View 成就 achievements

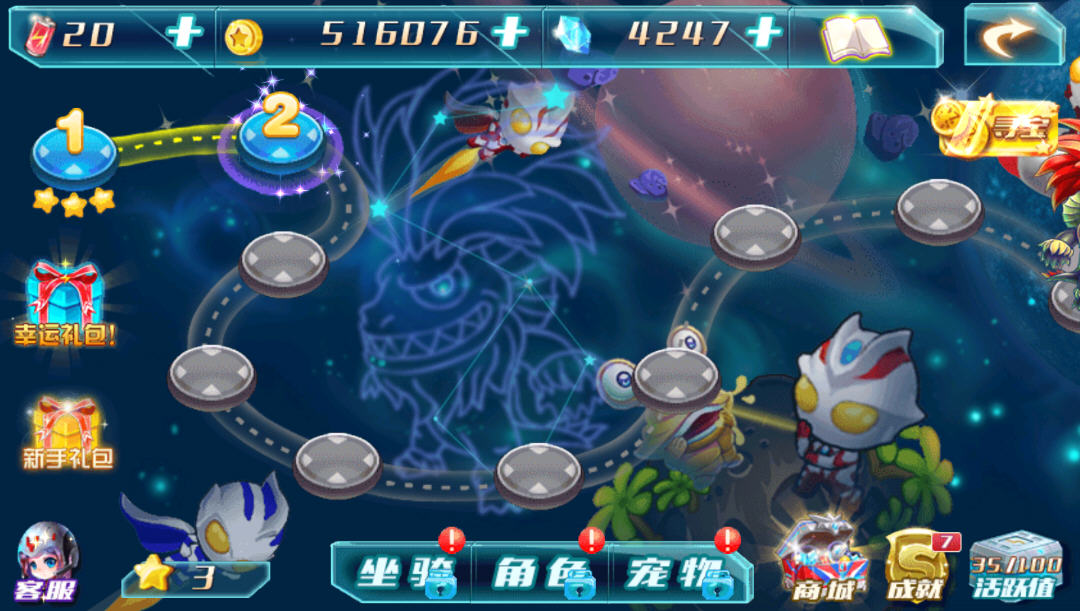tap(916, 566)
